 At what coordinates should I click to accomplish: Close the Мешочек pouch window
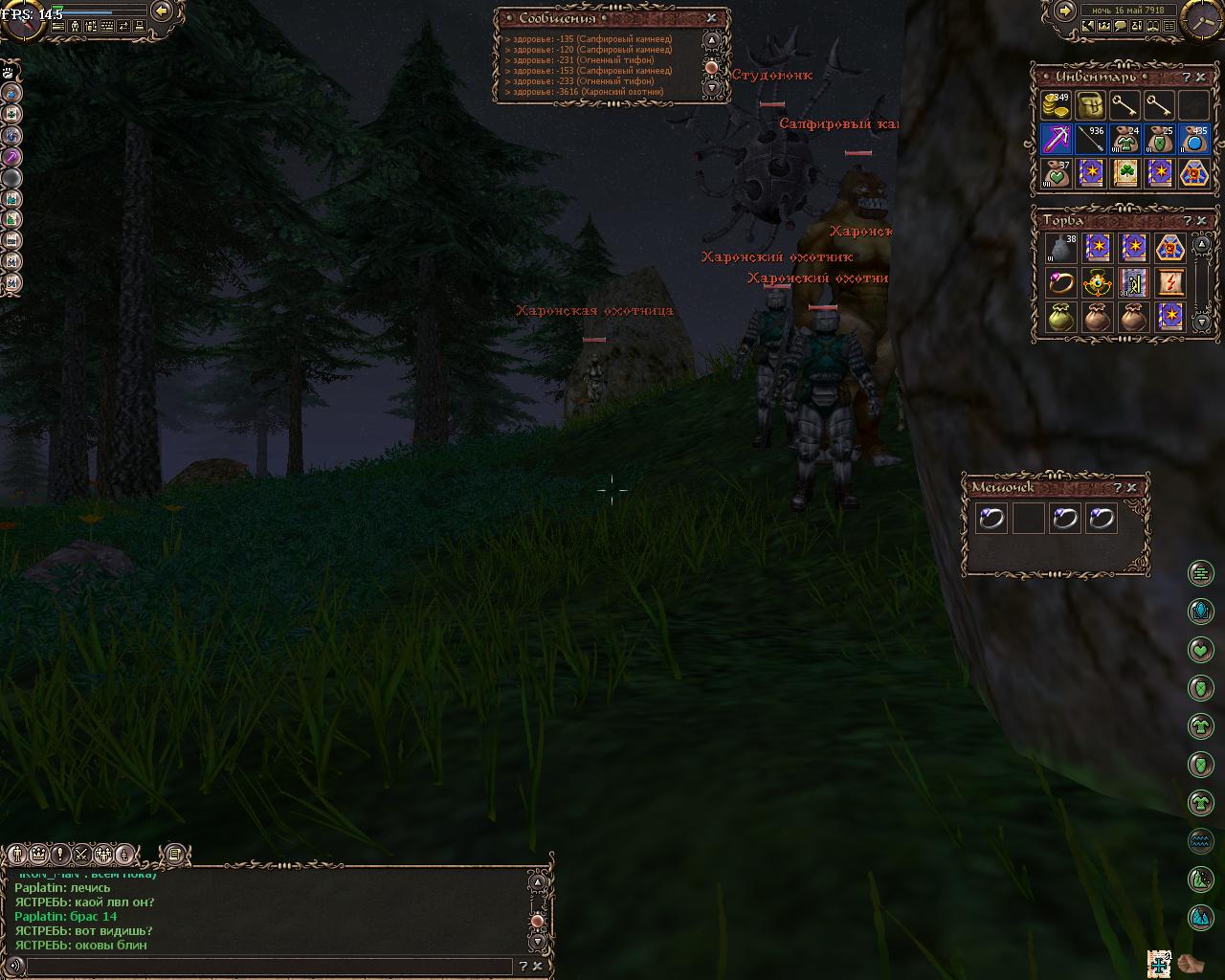pos(1132,488)
